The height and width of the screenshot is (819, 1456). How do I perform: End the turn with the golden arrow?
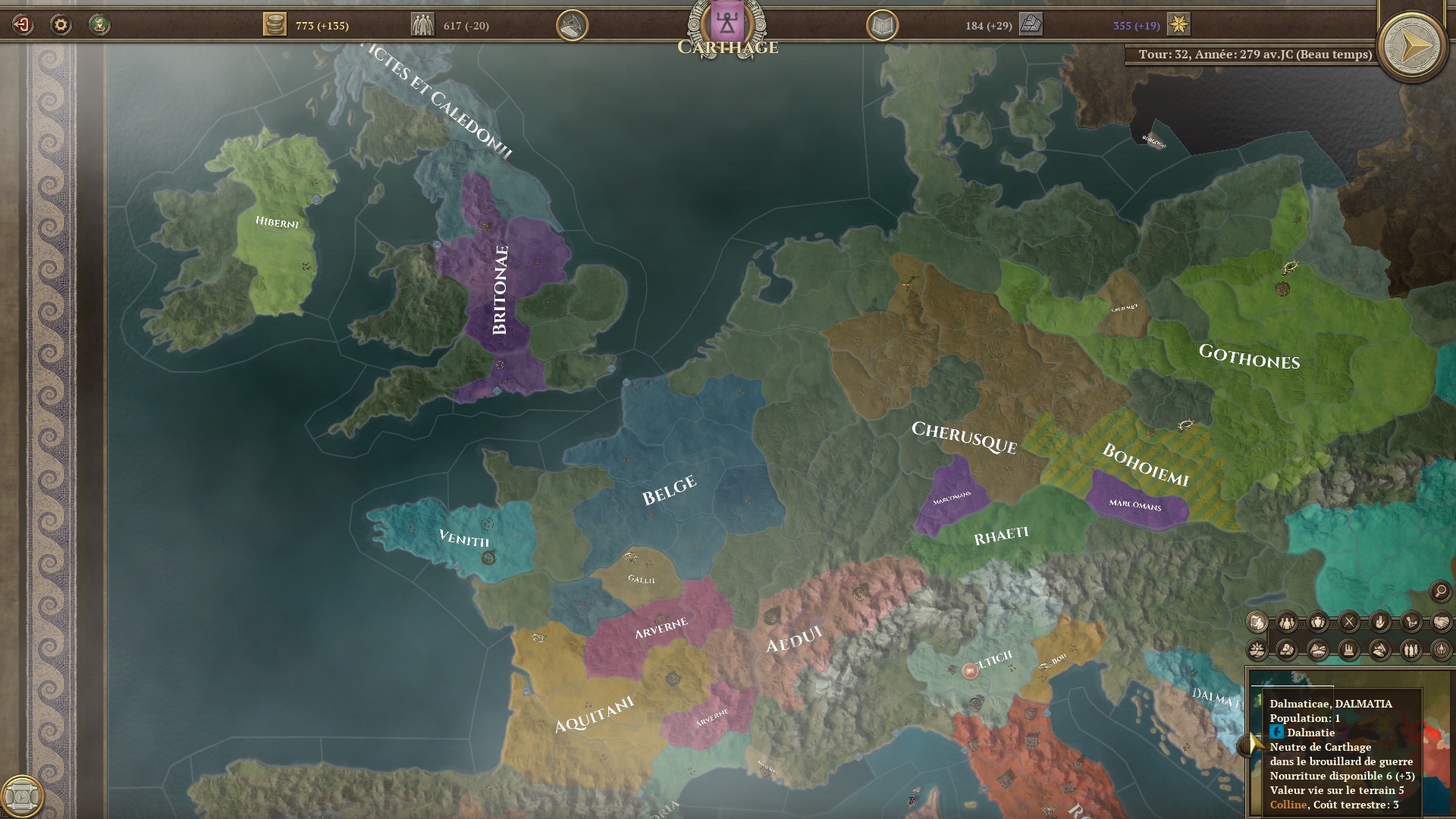click(x=1414, y=47)
